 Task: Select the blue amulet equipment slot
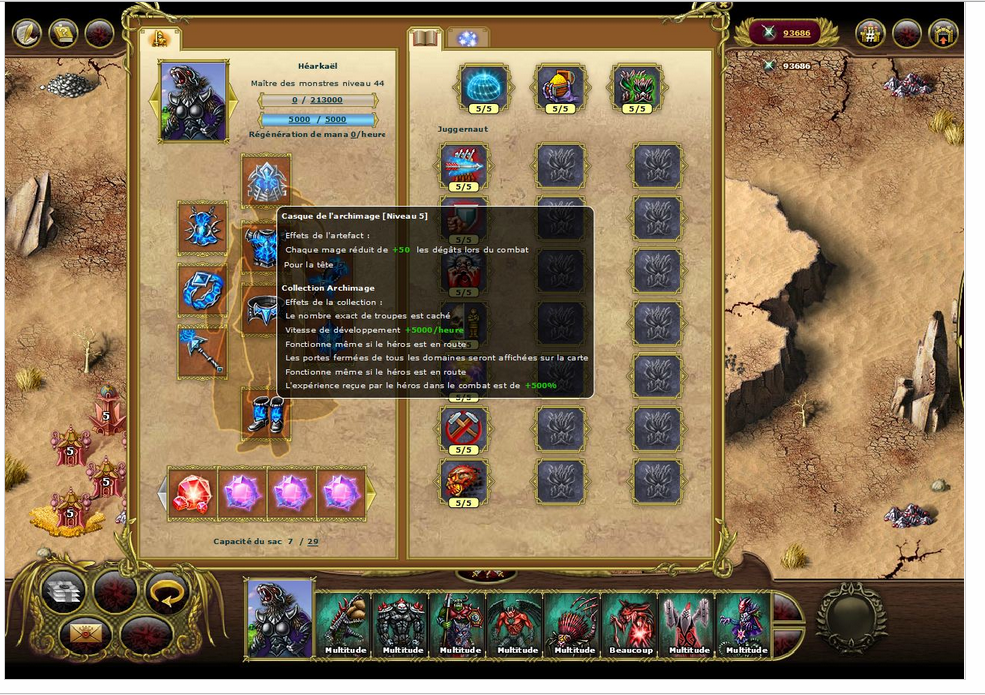[x=203, y=228]
